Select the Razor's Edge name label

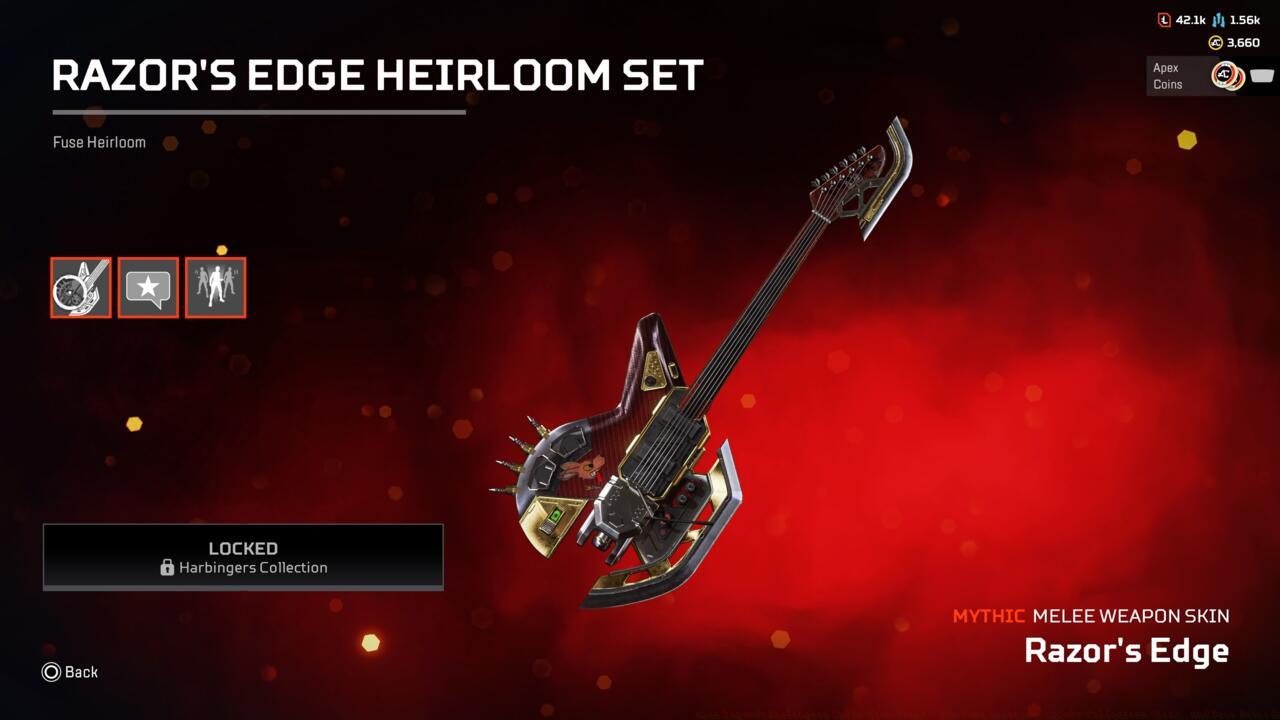[1128, 650]
